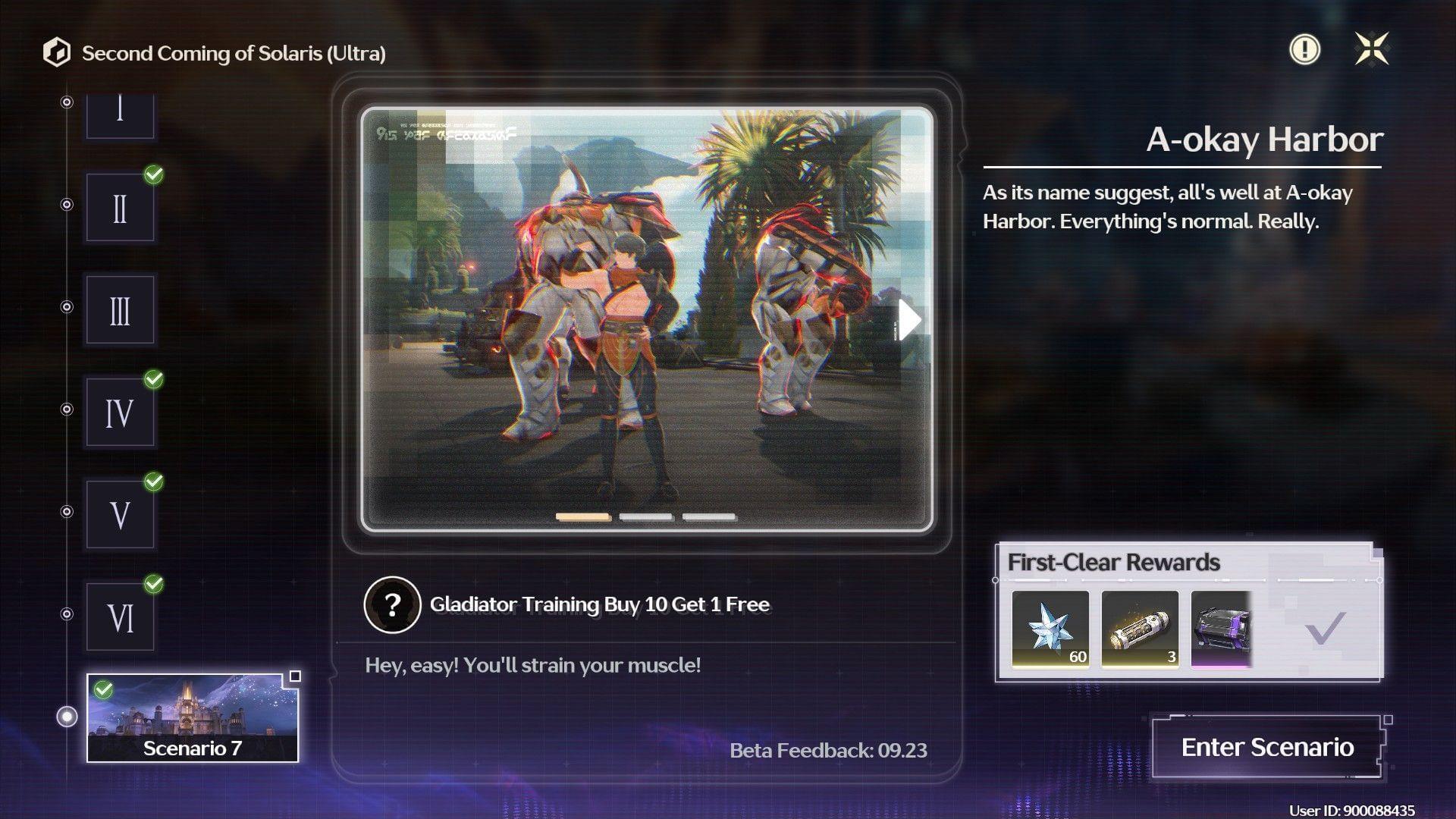Select the Scenario 7 thumbnail
The height and width of the screenshot is (819, 1456).
tap(193, 717)
